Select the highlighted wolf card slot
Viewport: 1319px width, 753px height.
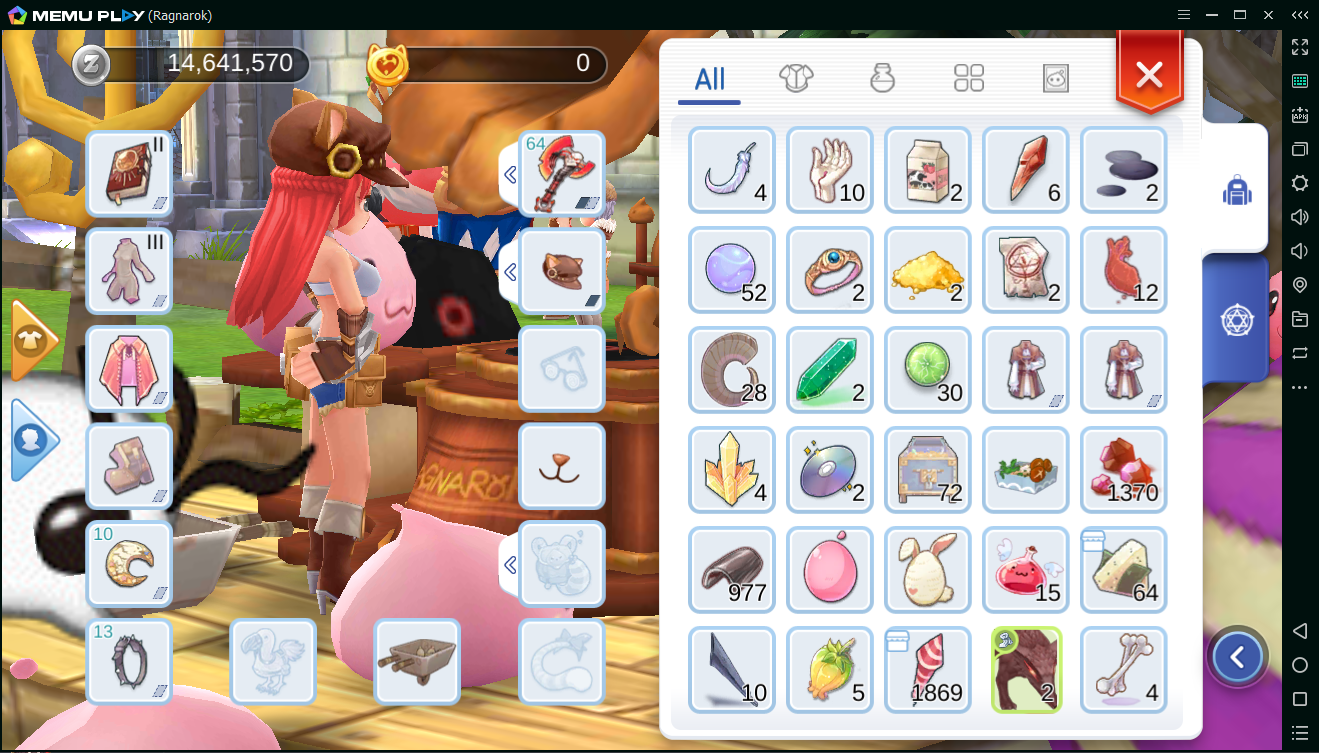[x=1026, y=670]
